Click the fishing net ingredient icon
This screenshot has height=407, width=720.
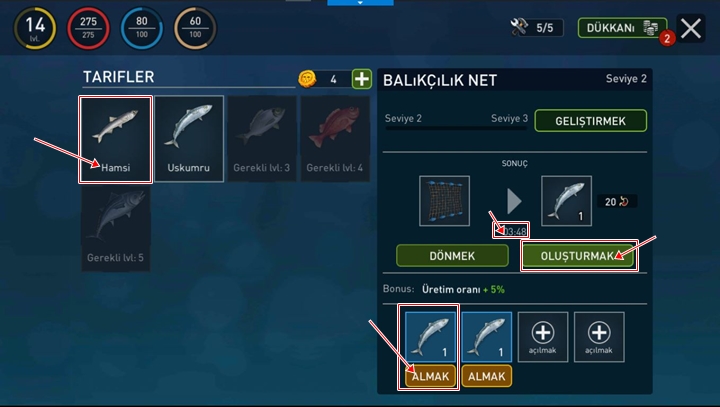pos(445,200)
